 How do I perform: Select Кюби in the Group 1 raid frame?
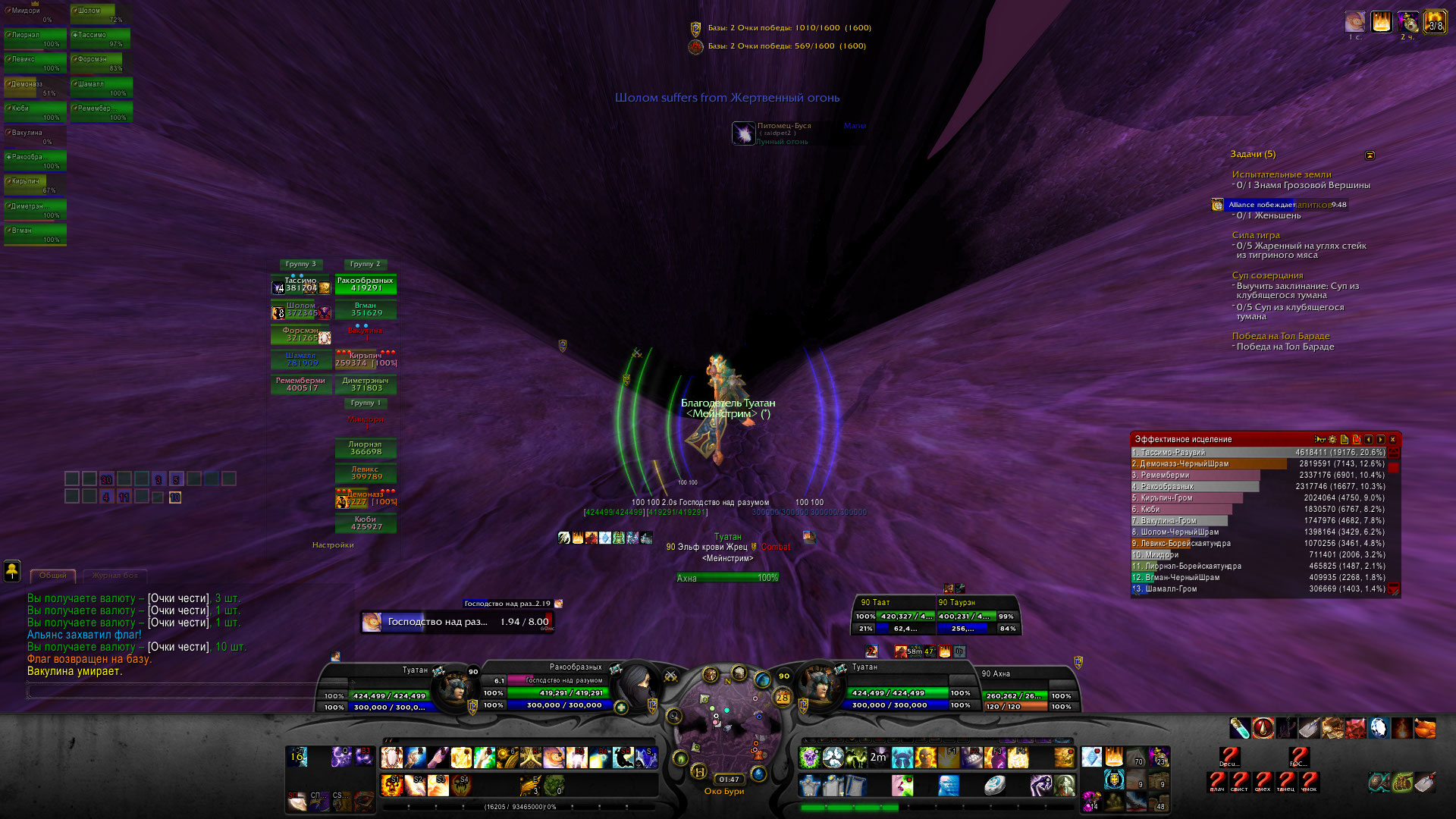coord(366,523)
